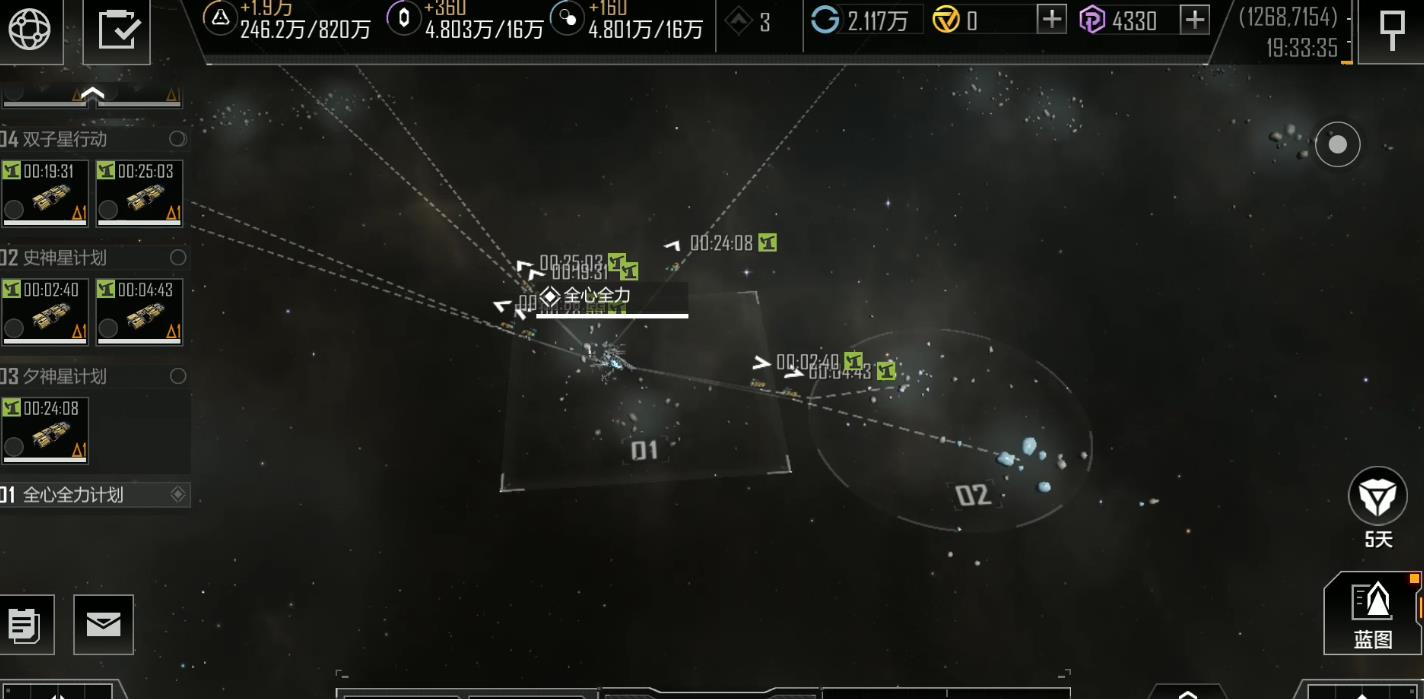
Task: Select the 00:24:08 fleet card
Action: [45, 431]
